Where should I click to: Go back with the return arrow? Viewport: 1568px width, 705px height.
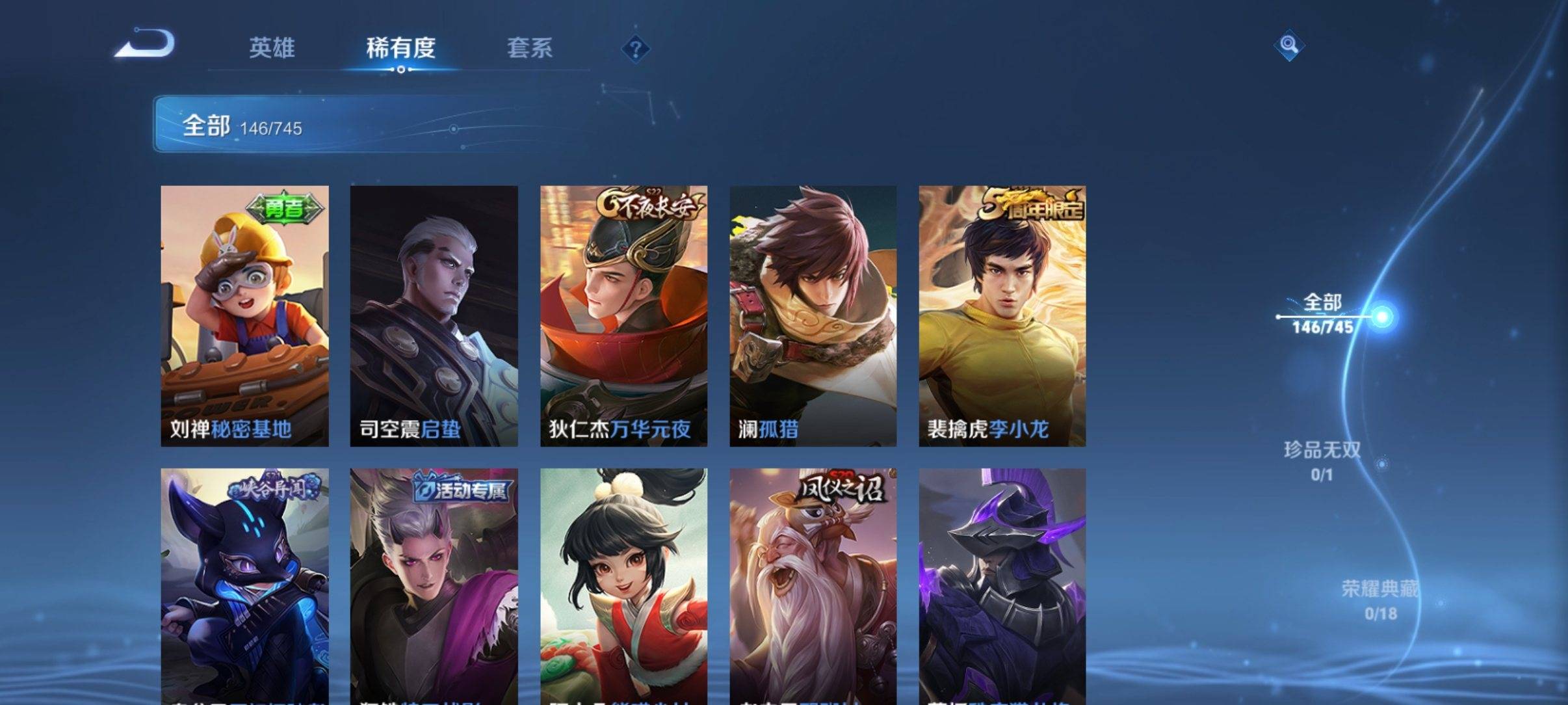coord(145,46)
